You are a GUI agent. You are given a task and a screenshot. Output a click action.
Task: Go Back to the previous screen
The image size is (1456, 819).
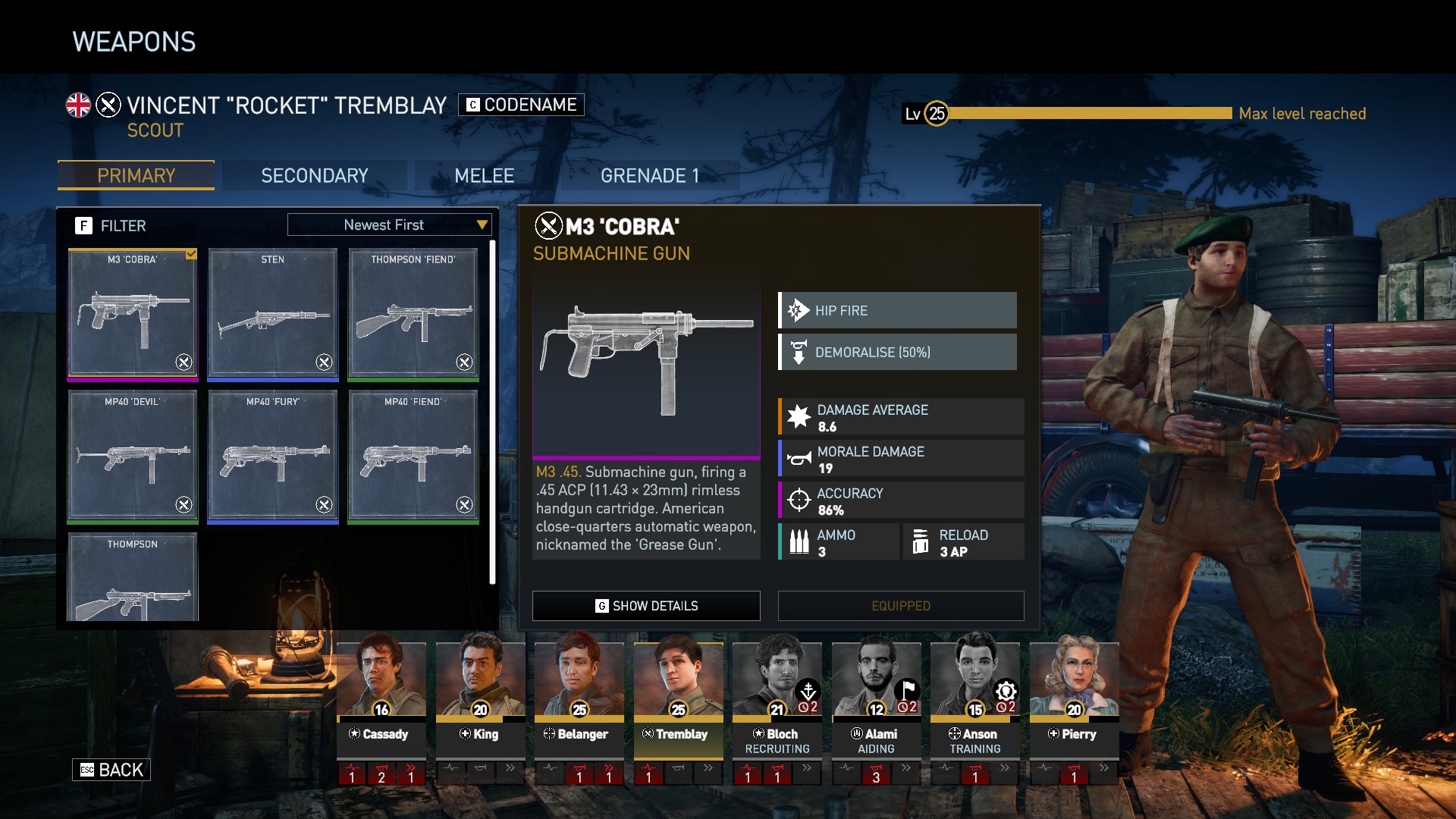pyautogui.click(x=111, y=770)
